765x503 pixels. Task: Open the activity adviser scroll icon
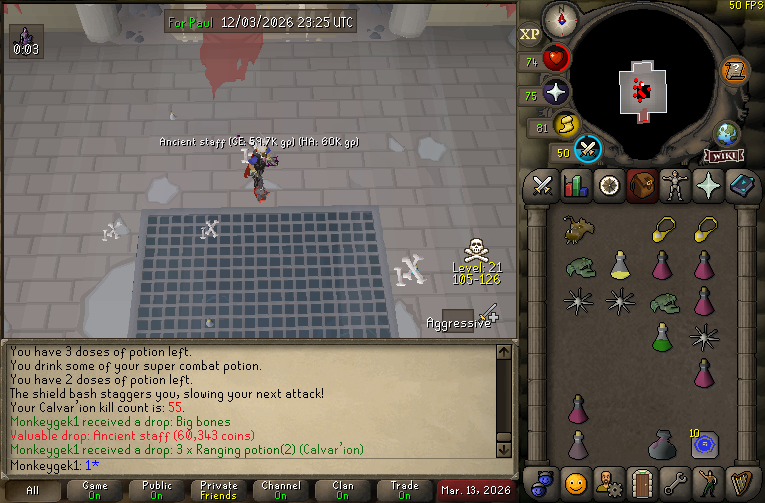[x=735, y=70]
